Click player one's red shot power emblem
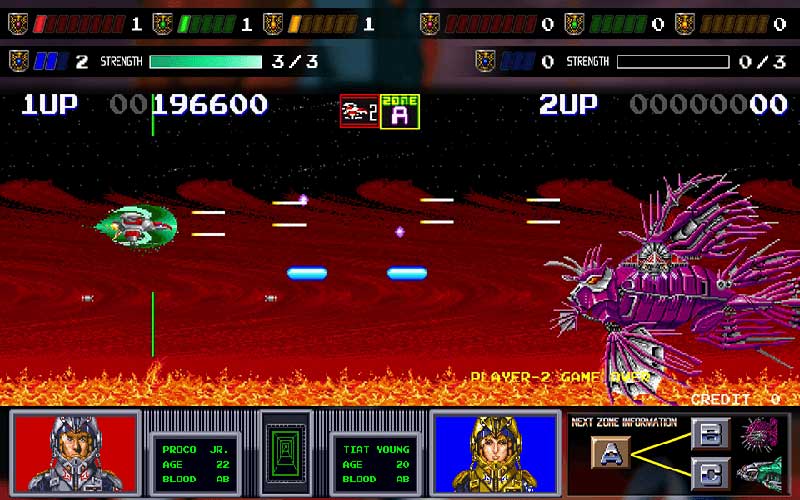The width and height of the screenshot is (800, 500). click(x=18, y=24)
